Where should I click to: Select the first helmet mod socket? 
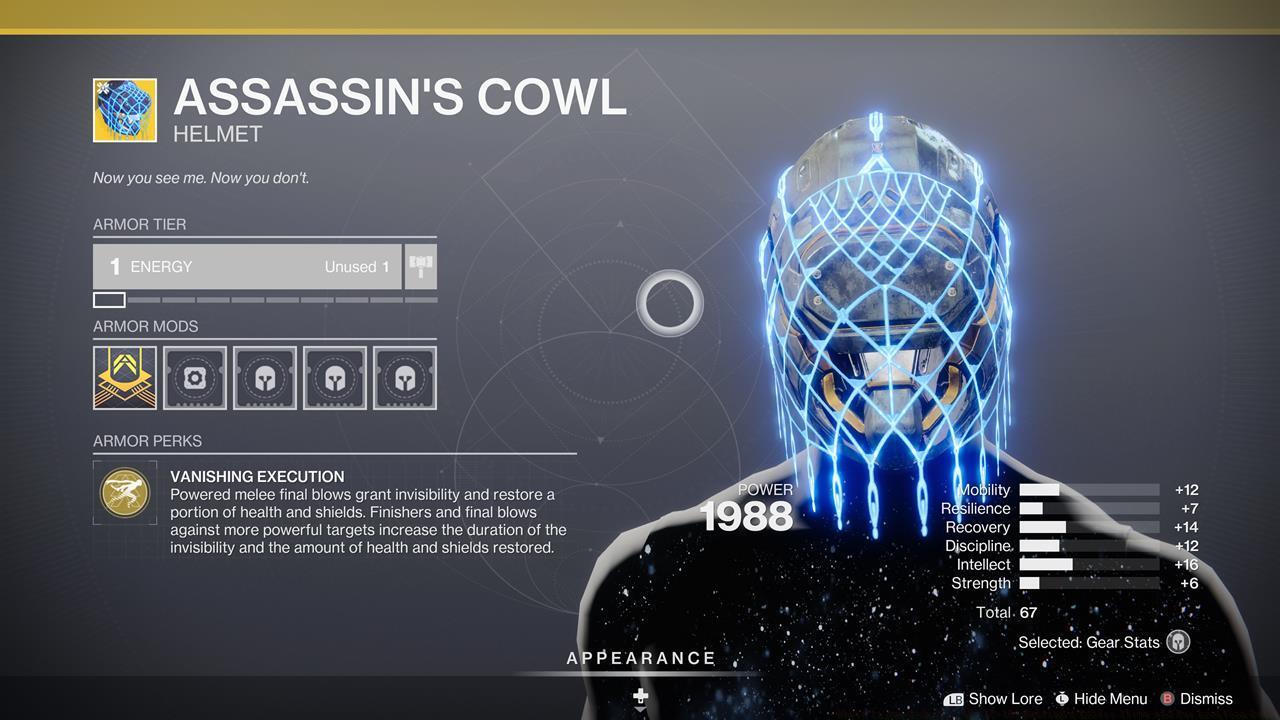pyautogui.click(x=264, y=377)
